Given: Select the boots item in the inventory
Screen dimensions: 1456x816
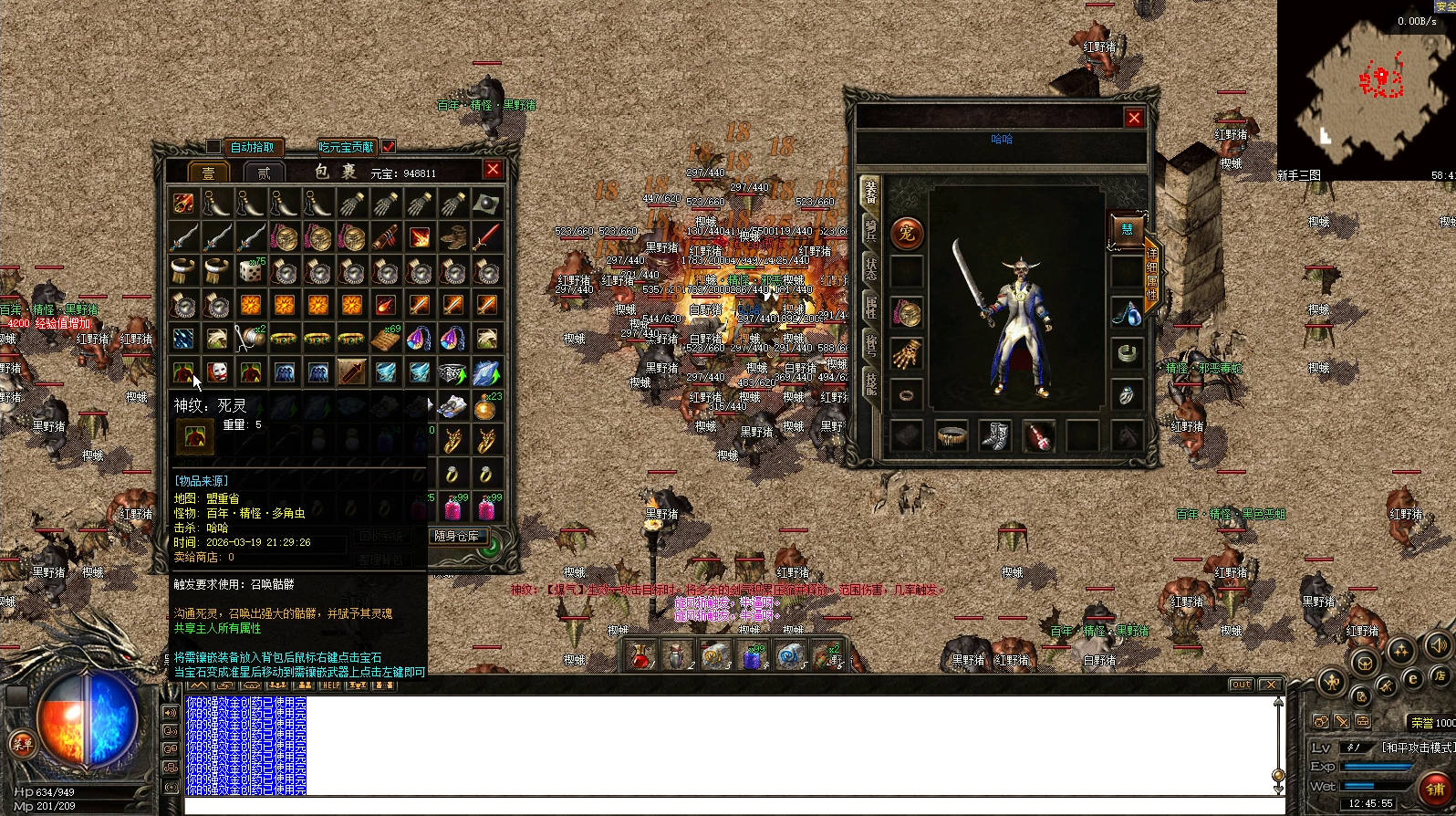Looking at the screenshot, I should pos(452,237).
